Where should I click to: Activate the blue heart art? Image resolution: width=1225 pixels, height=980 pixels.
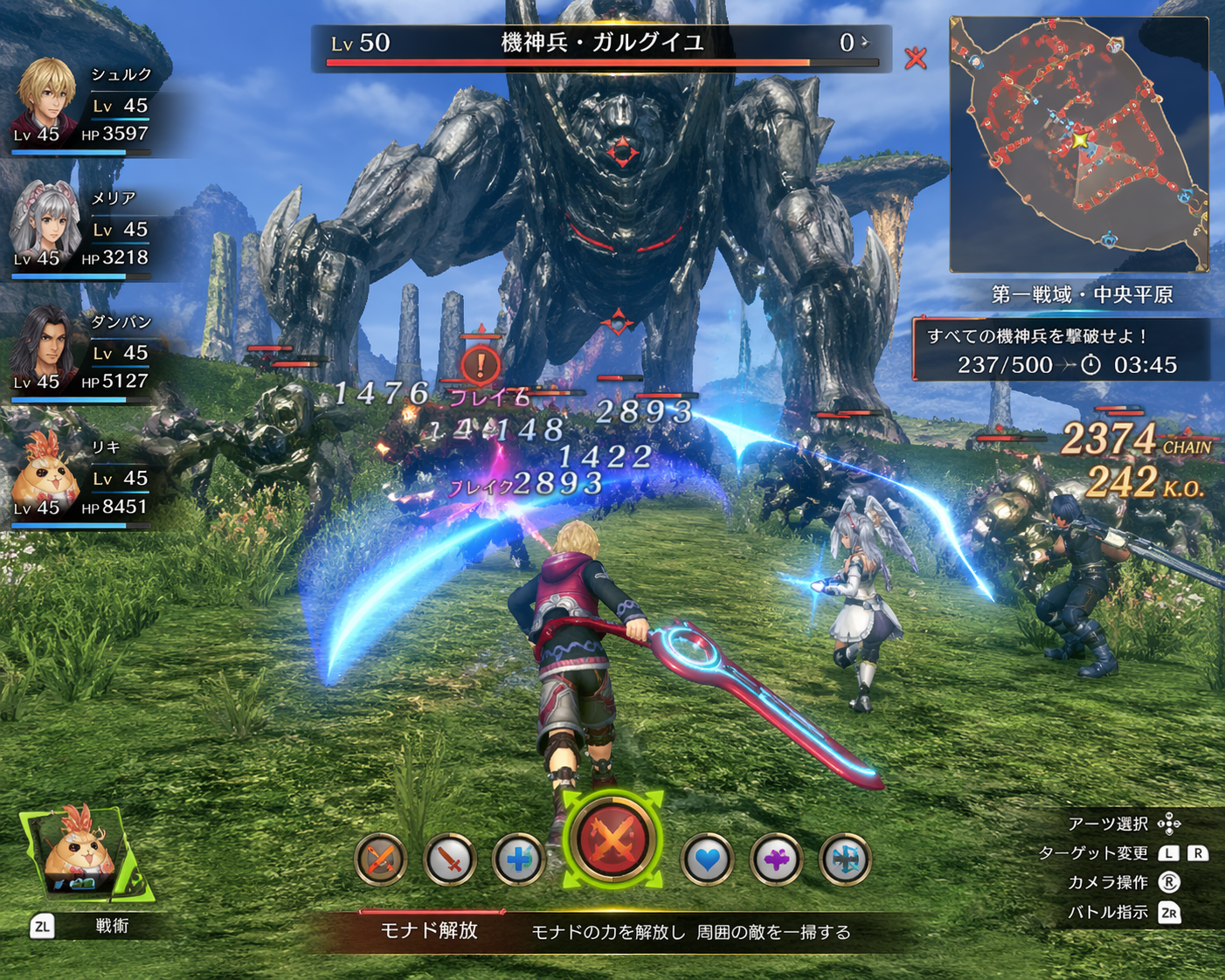(x=707, y=859)
